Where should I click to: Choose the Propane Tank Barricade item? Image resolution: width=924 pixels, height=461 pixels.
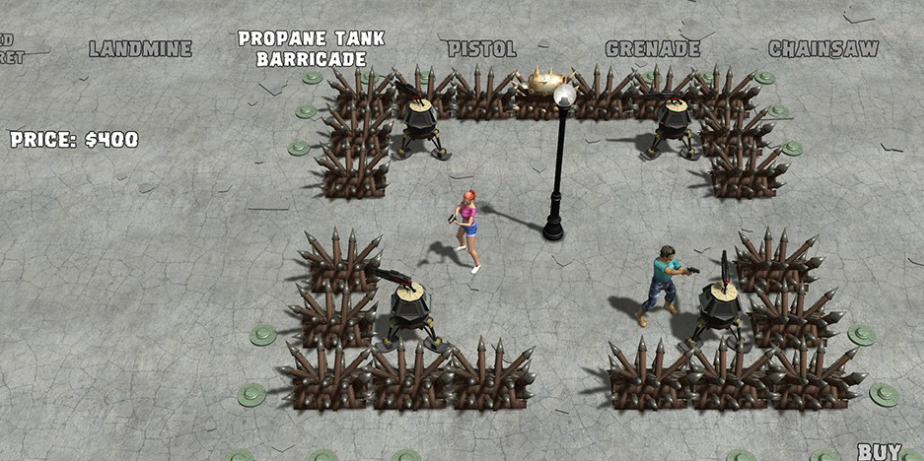(x=311, y=48)
